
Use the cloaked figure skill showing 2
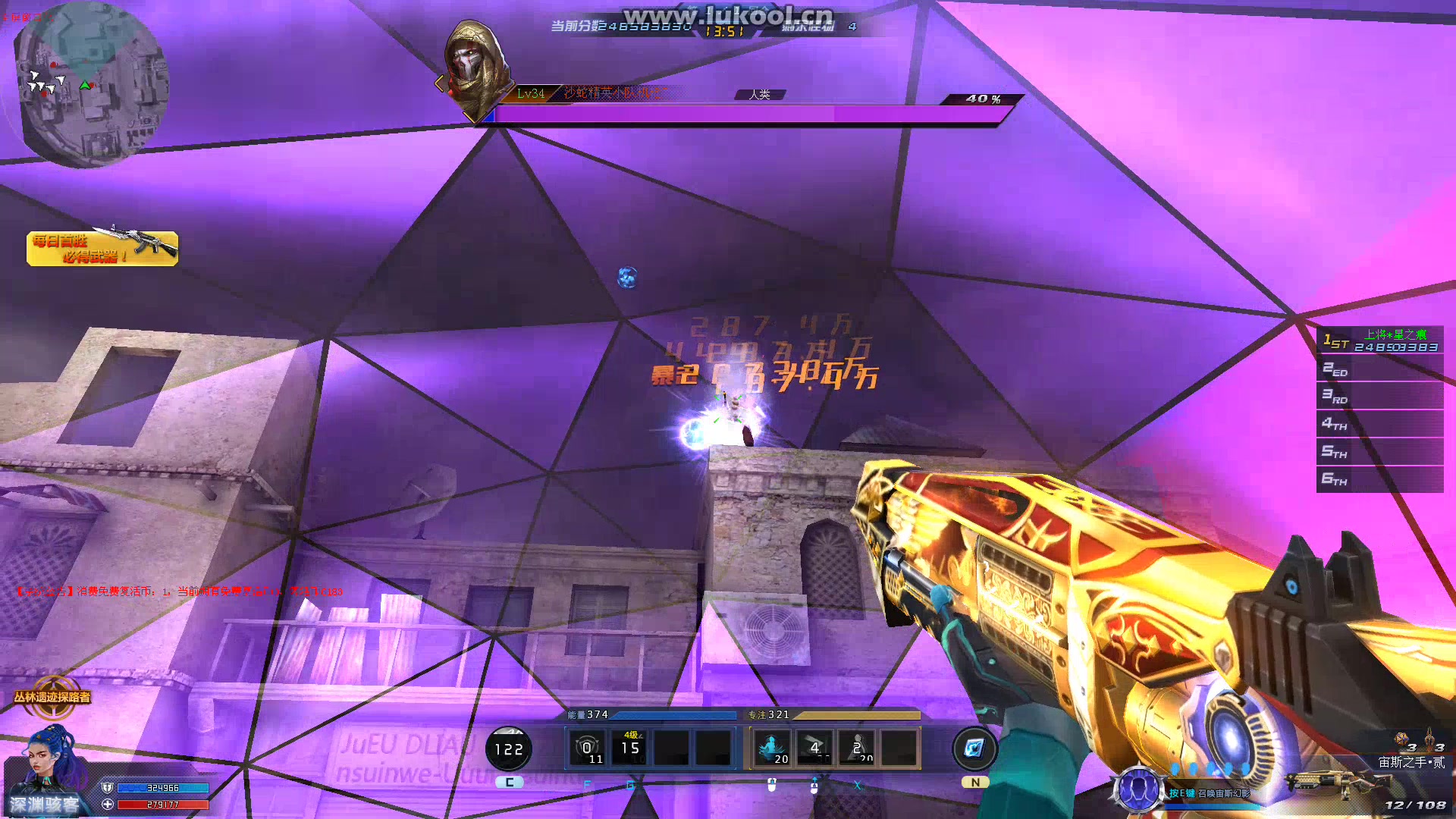pos(858,748)
